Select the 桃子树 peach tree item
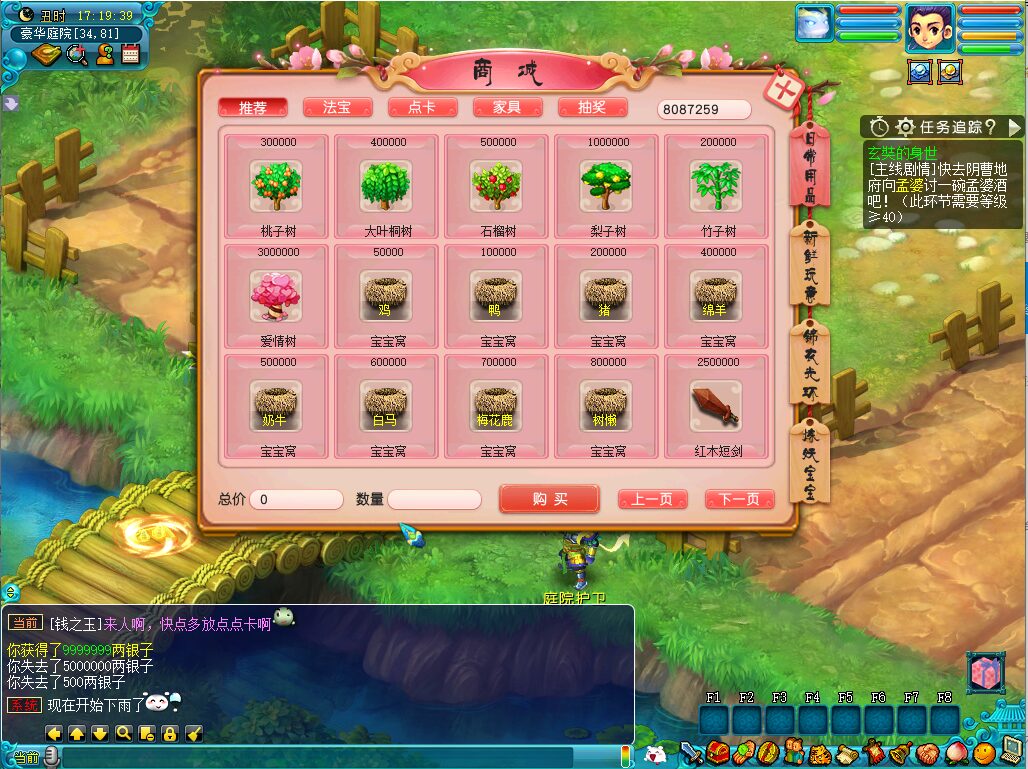 click(x=276, y=186)
